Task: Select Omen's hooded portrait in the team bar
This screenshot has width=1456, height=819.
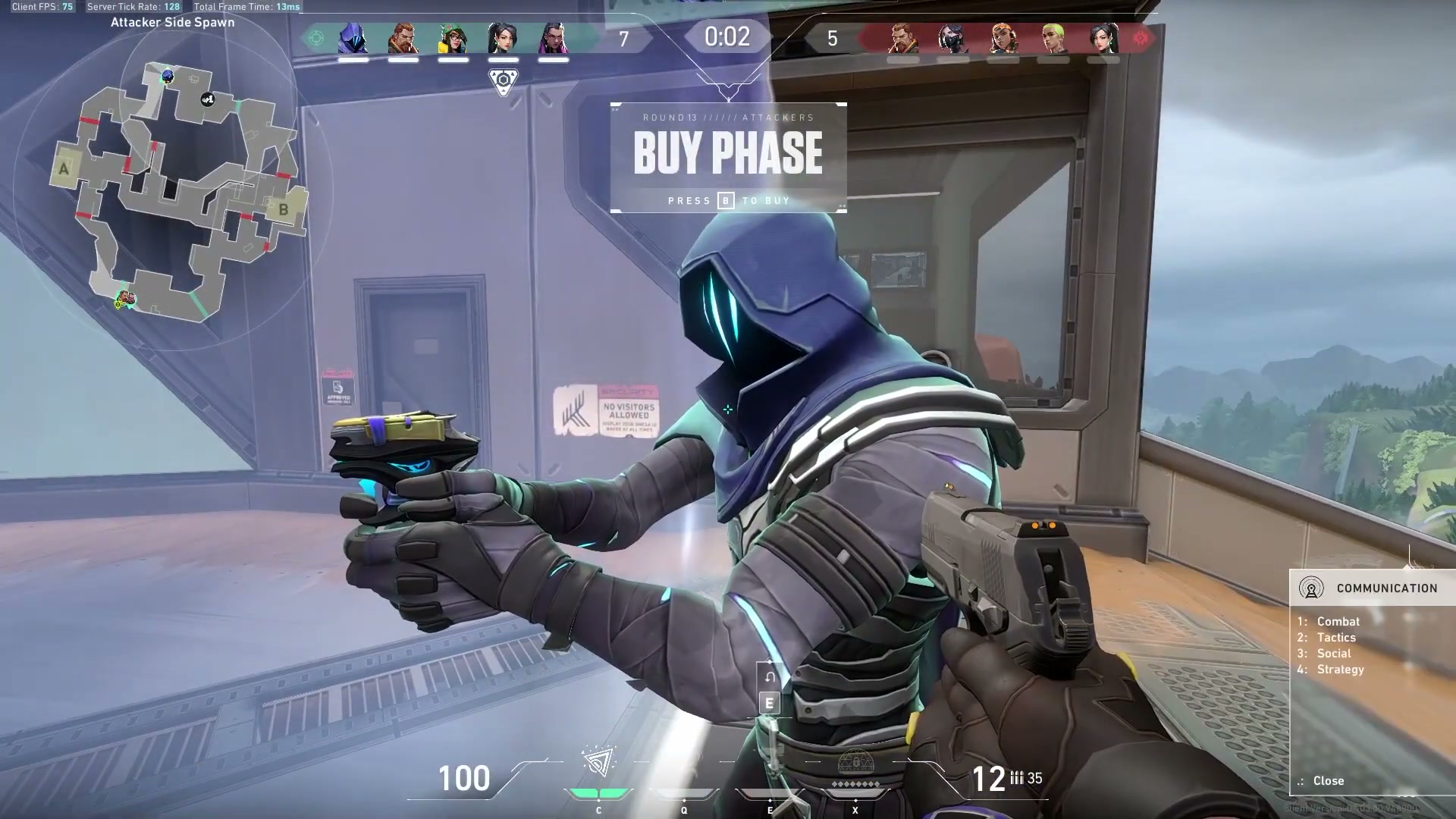Action: [353, 38]
